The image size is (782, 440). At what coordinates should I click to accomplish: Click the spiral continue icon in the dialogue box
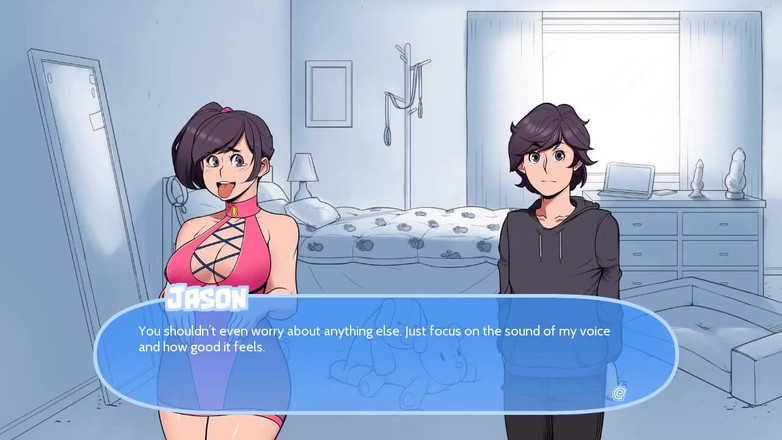619,393
